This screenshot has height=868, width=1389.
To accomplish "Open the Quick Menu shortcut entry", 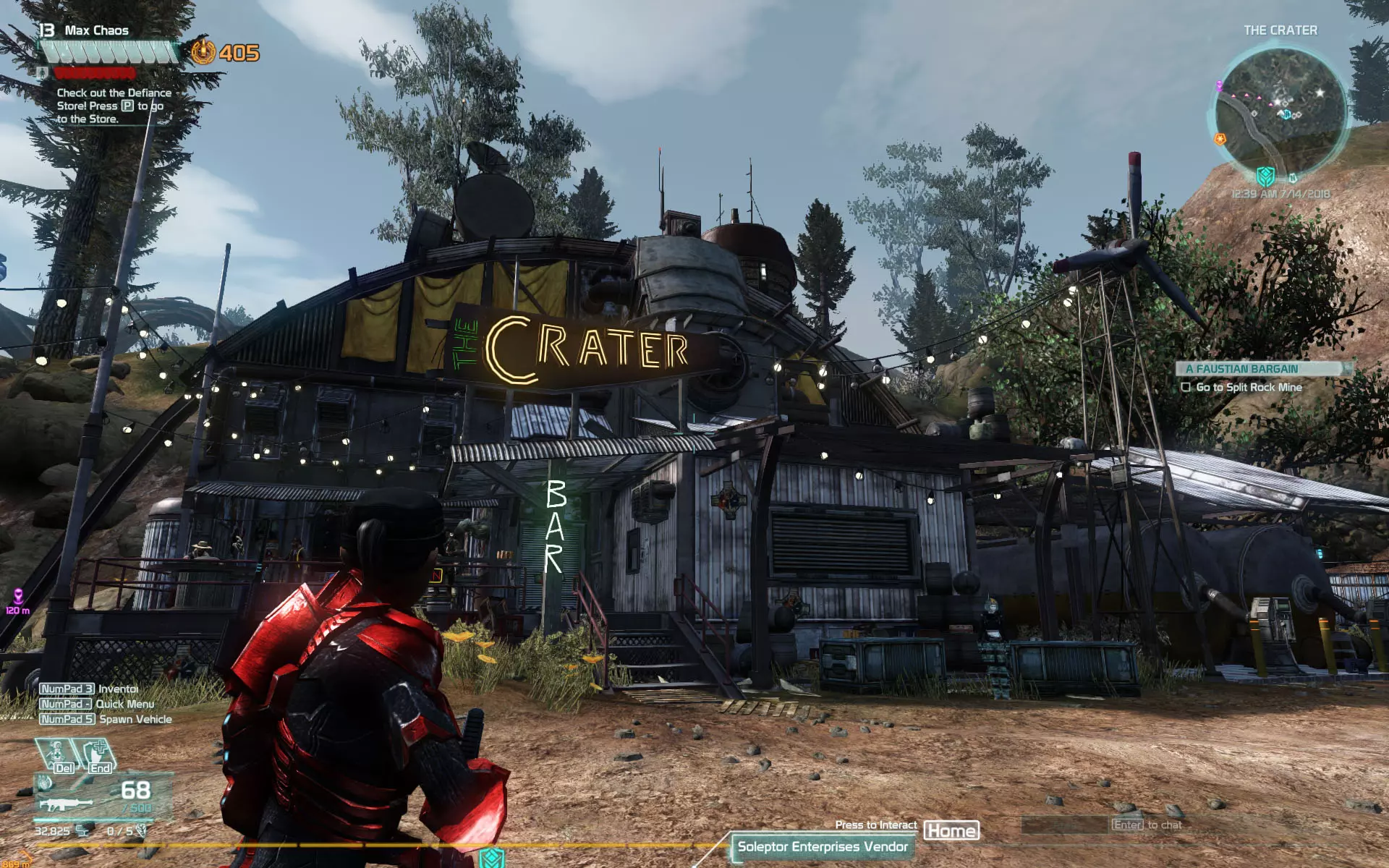I will coord(96,705).
